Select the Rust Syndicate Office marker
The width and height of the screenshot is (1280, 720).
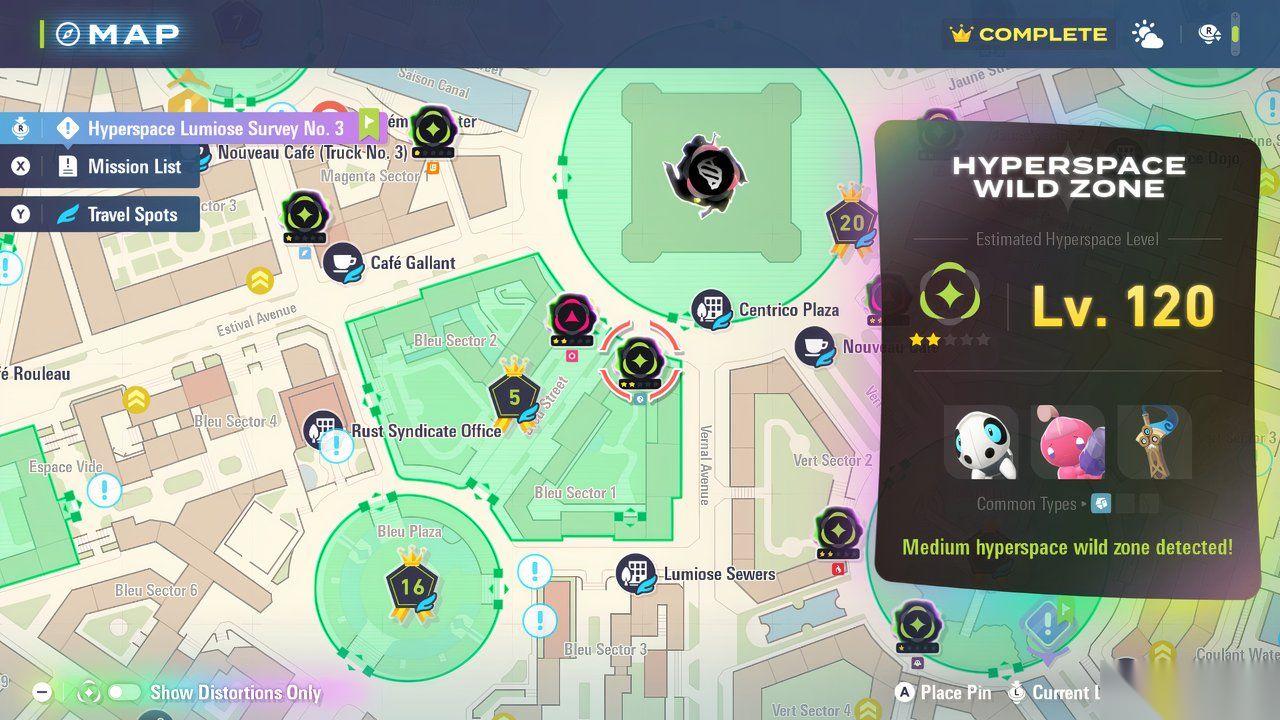pos(322,430)
